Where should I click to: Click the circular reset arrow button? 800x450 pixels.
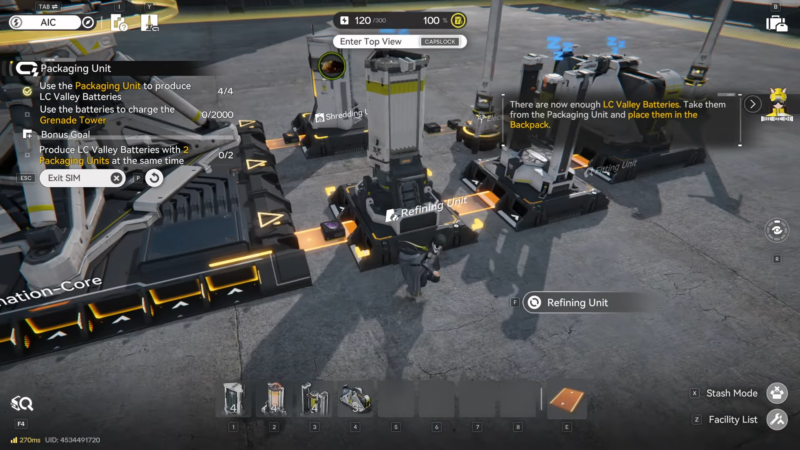pyautogui.click(x=154, y=178)
